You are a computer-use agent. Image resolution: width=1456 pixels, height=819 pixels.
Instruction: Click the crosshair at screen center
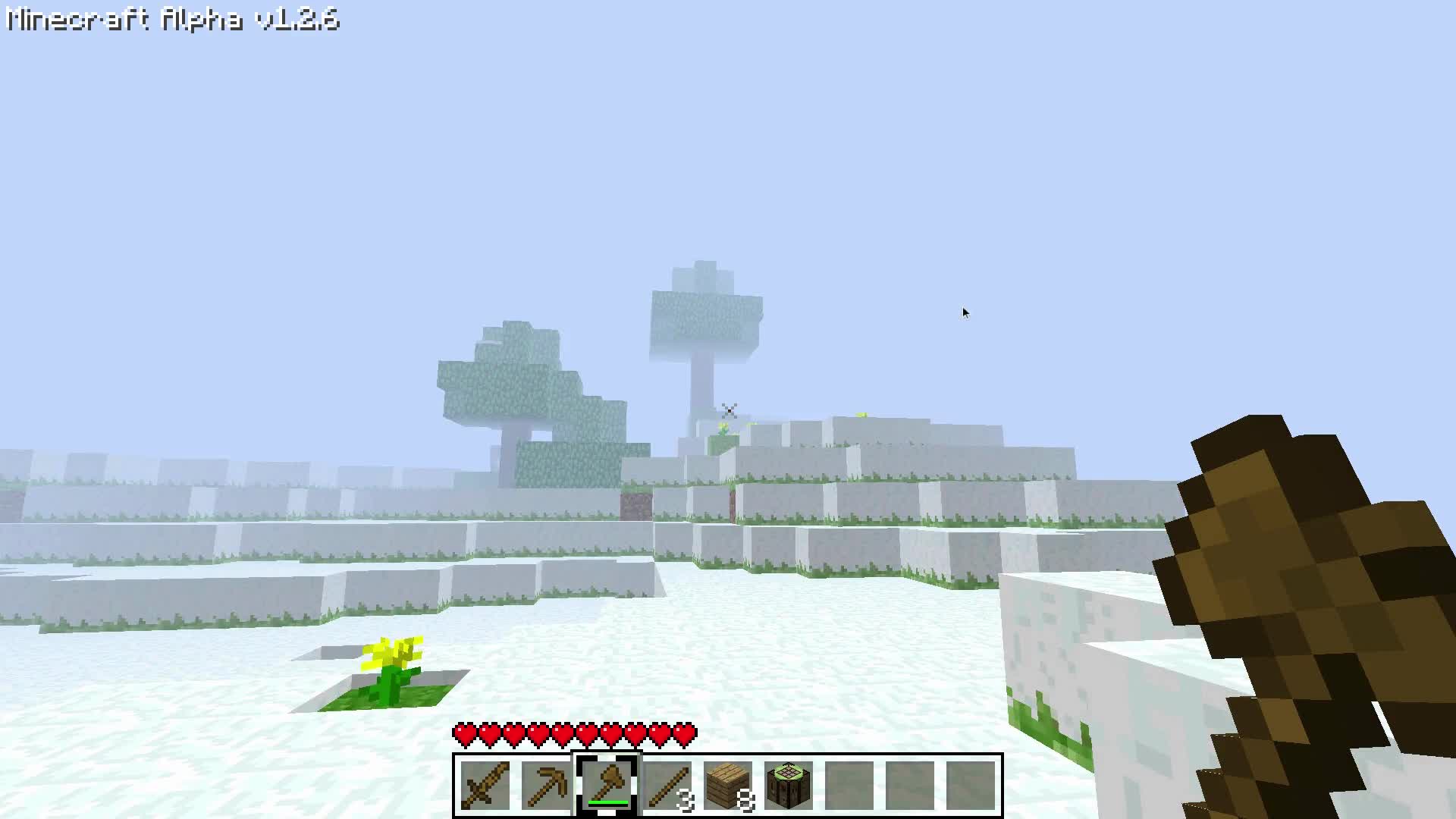pyautogui.click(x=728, y=409)
